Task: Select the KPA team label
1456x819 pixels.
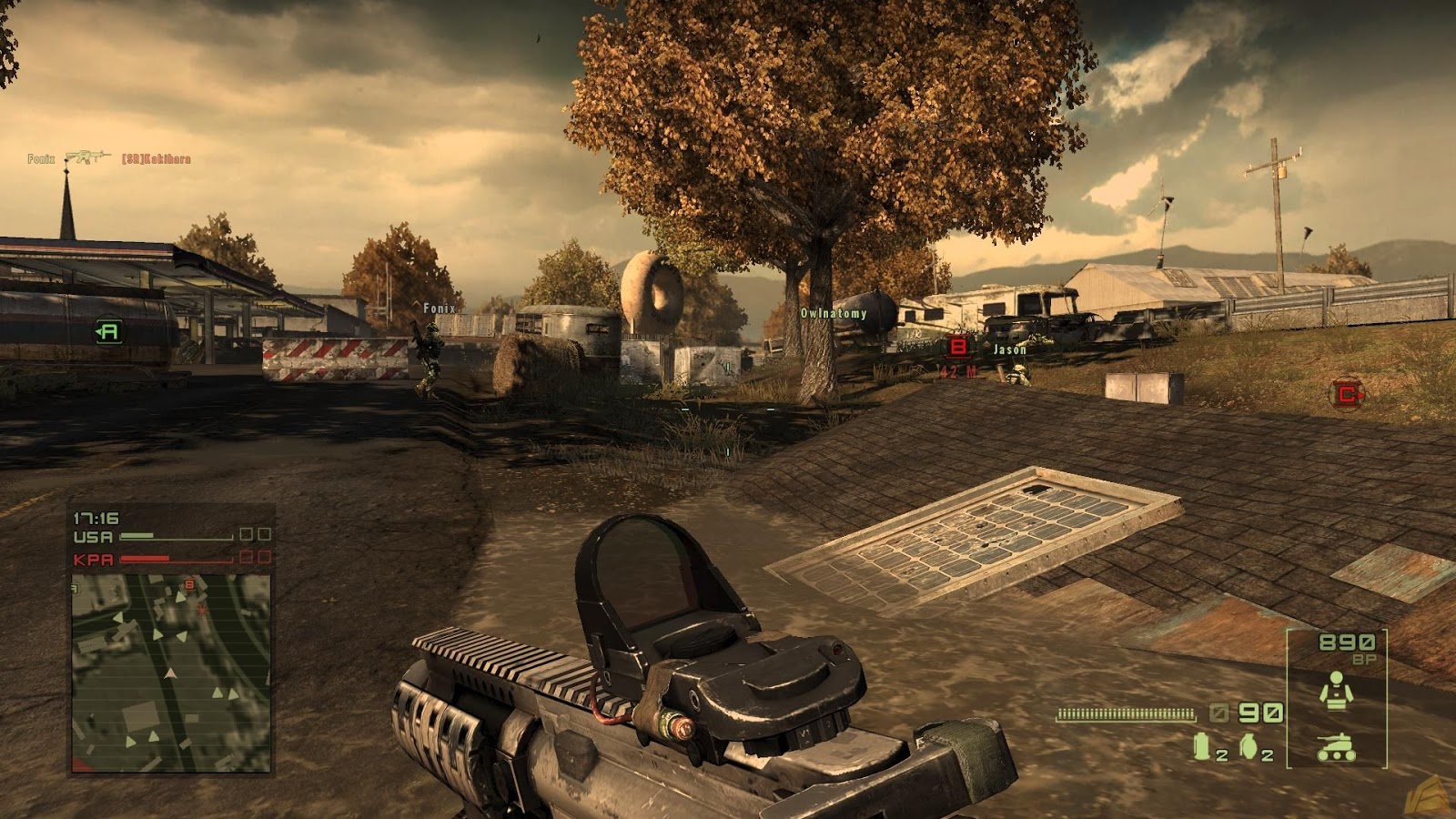Action: (x=94, y=559)
